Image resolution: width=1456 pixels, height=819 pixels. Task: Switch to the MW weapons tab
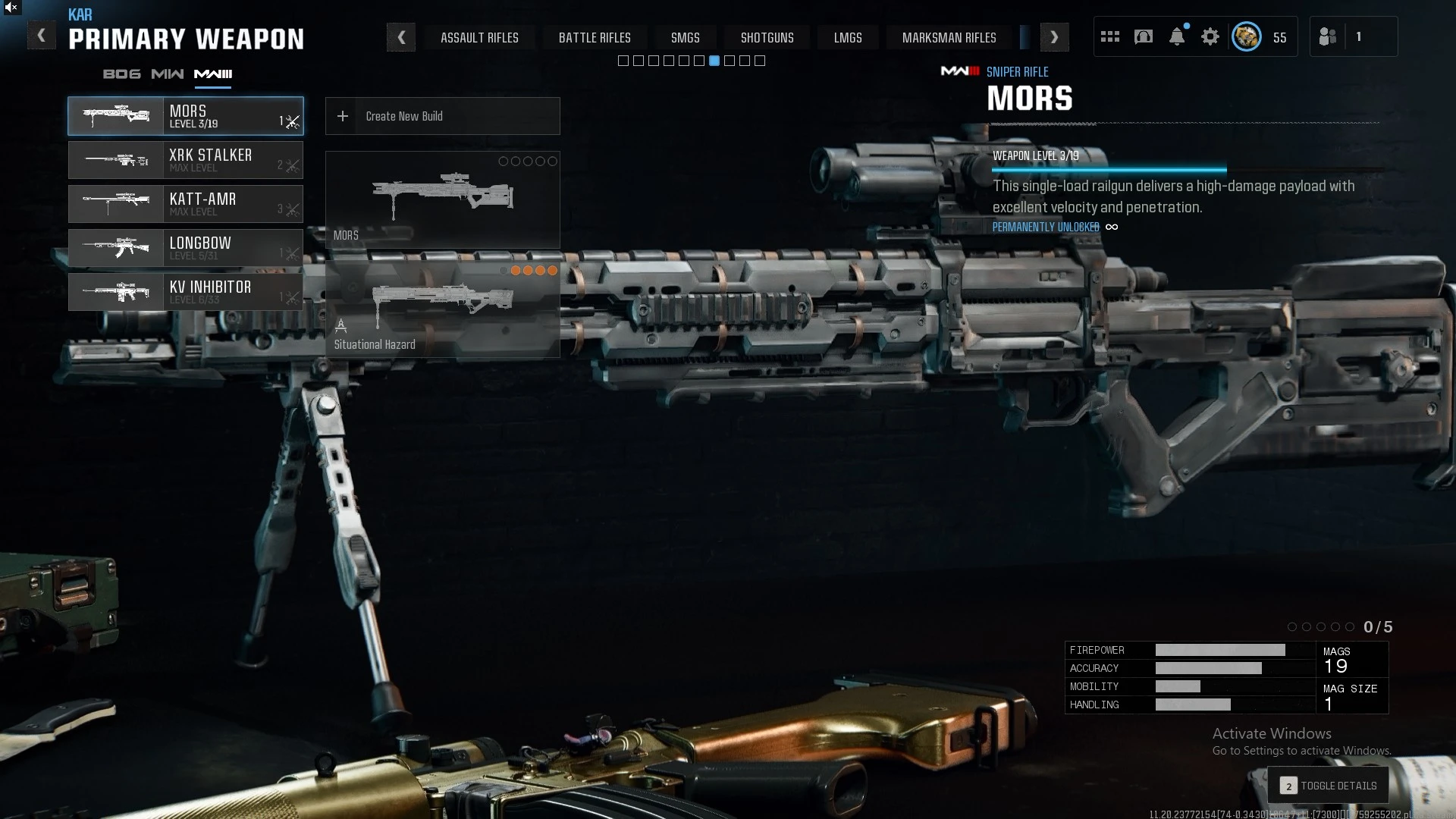click(x=167, y=74)
